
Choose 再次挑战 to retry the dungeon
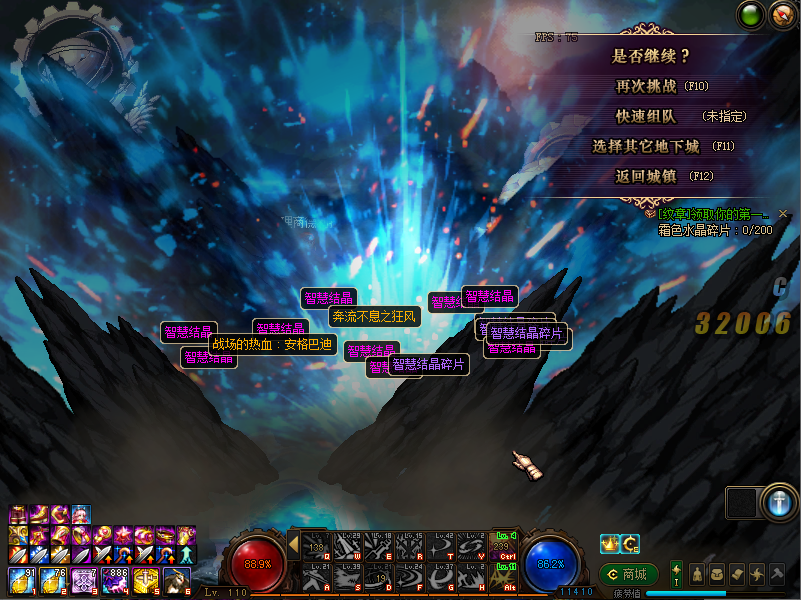[x=661, y=87]
